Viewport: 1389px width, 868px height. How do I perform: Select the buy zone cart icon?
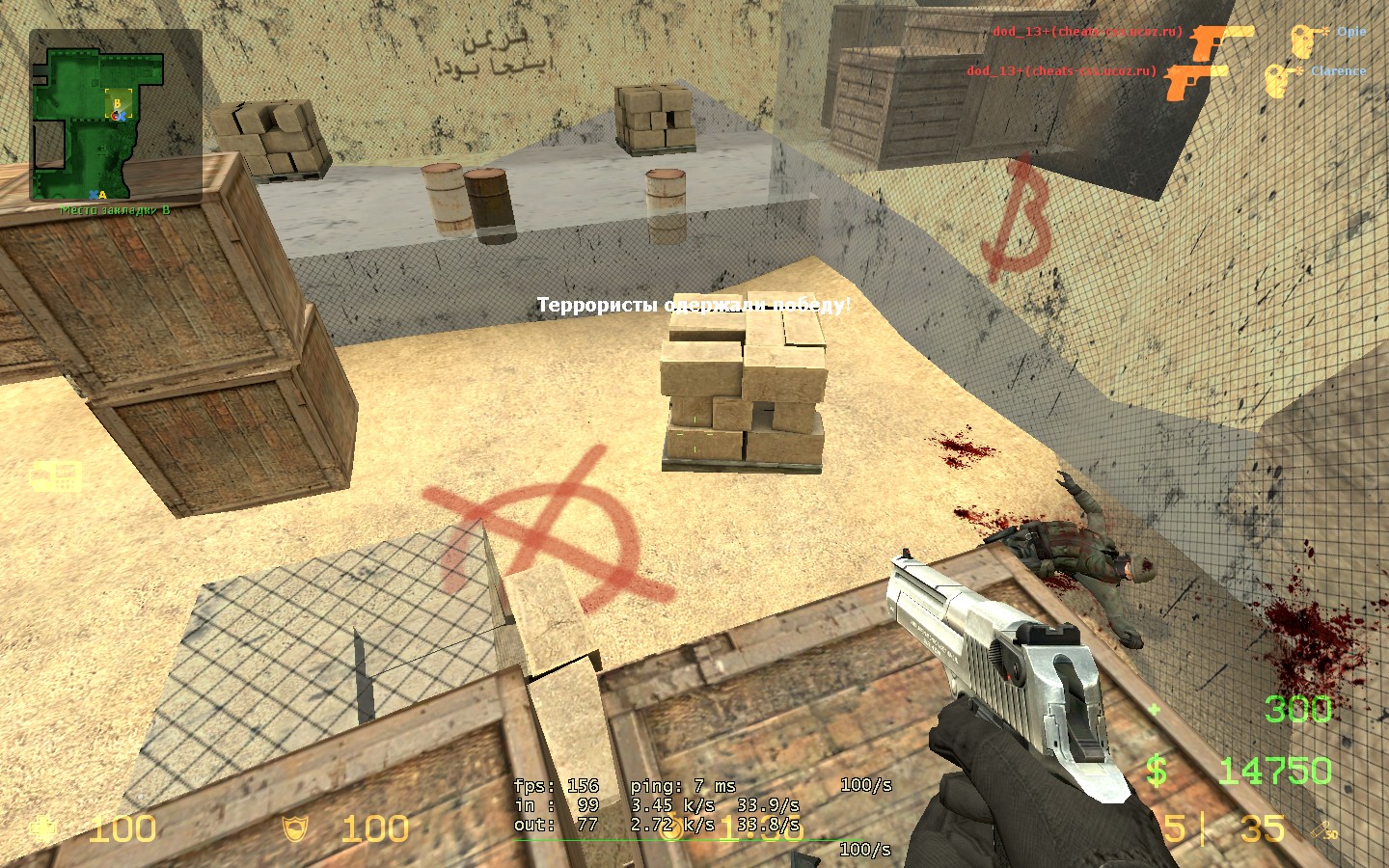pos(55,475)
